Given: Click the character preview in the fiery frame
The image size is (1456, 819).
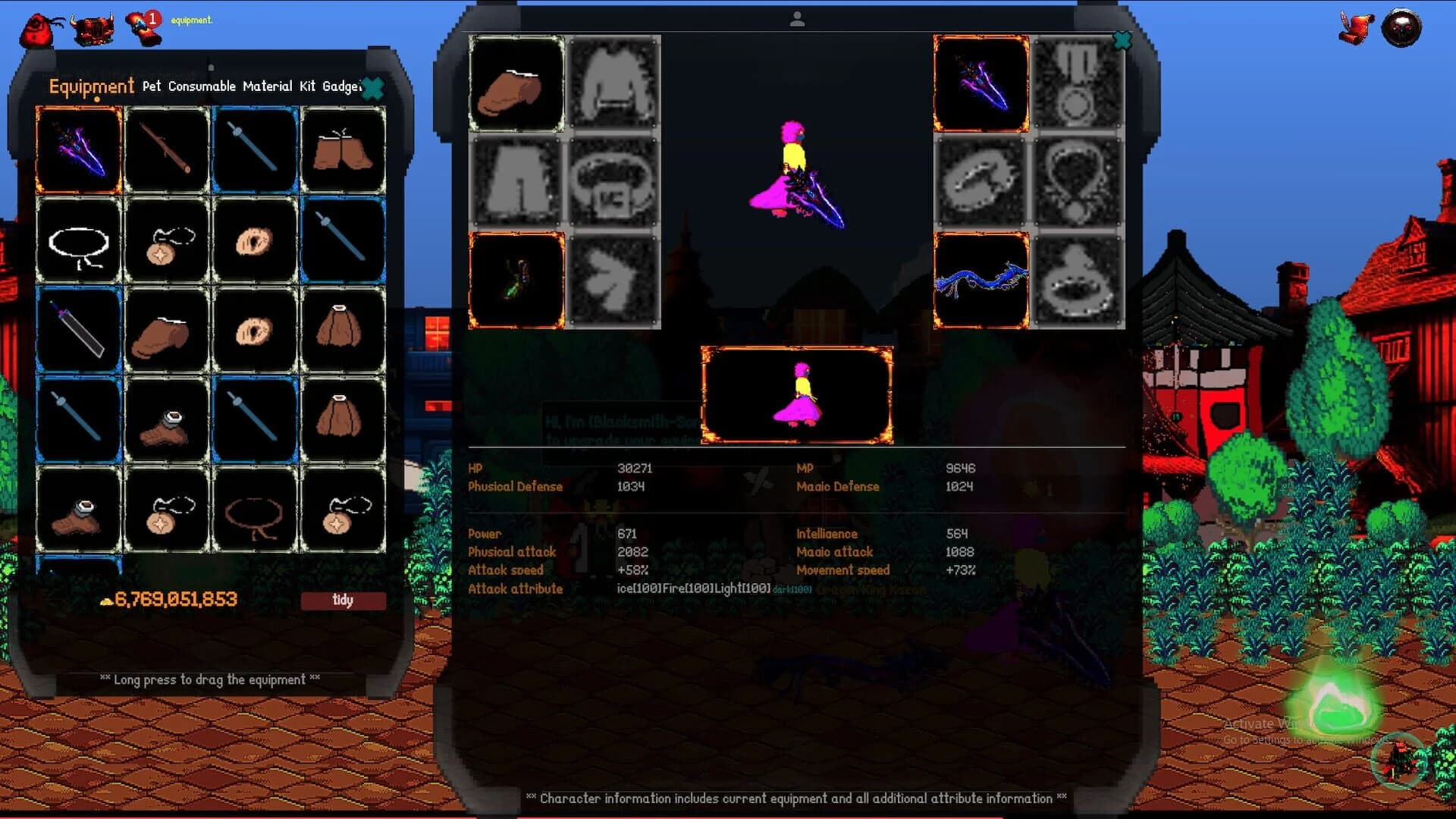Looking at the screenshot, I should [x=797, y=394].
